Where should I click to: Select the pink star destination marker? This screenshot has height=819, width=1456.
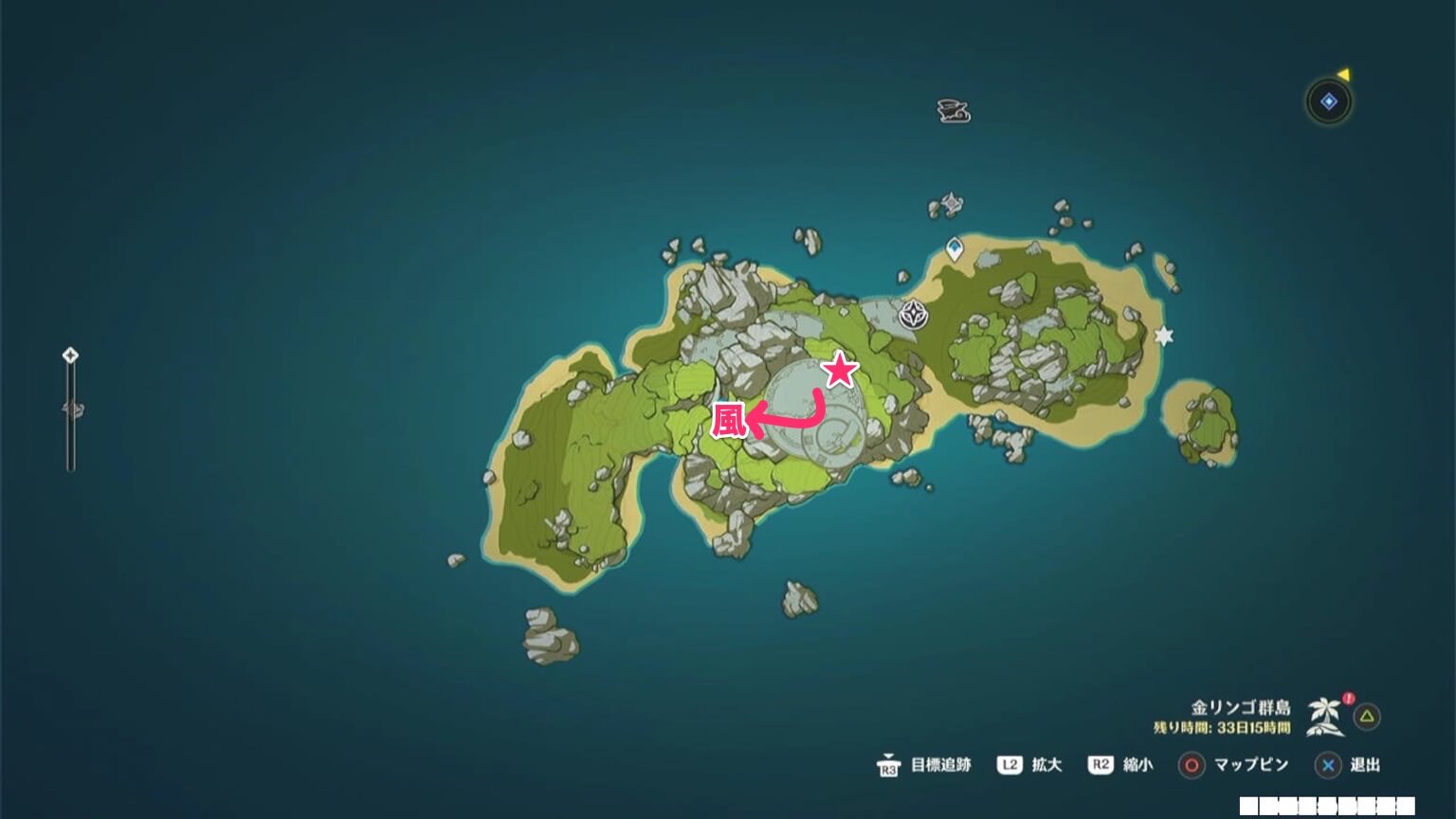click(838, 369)
